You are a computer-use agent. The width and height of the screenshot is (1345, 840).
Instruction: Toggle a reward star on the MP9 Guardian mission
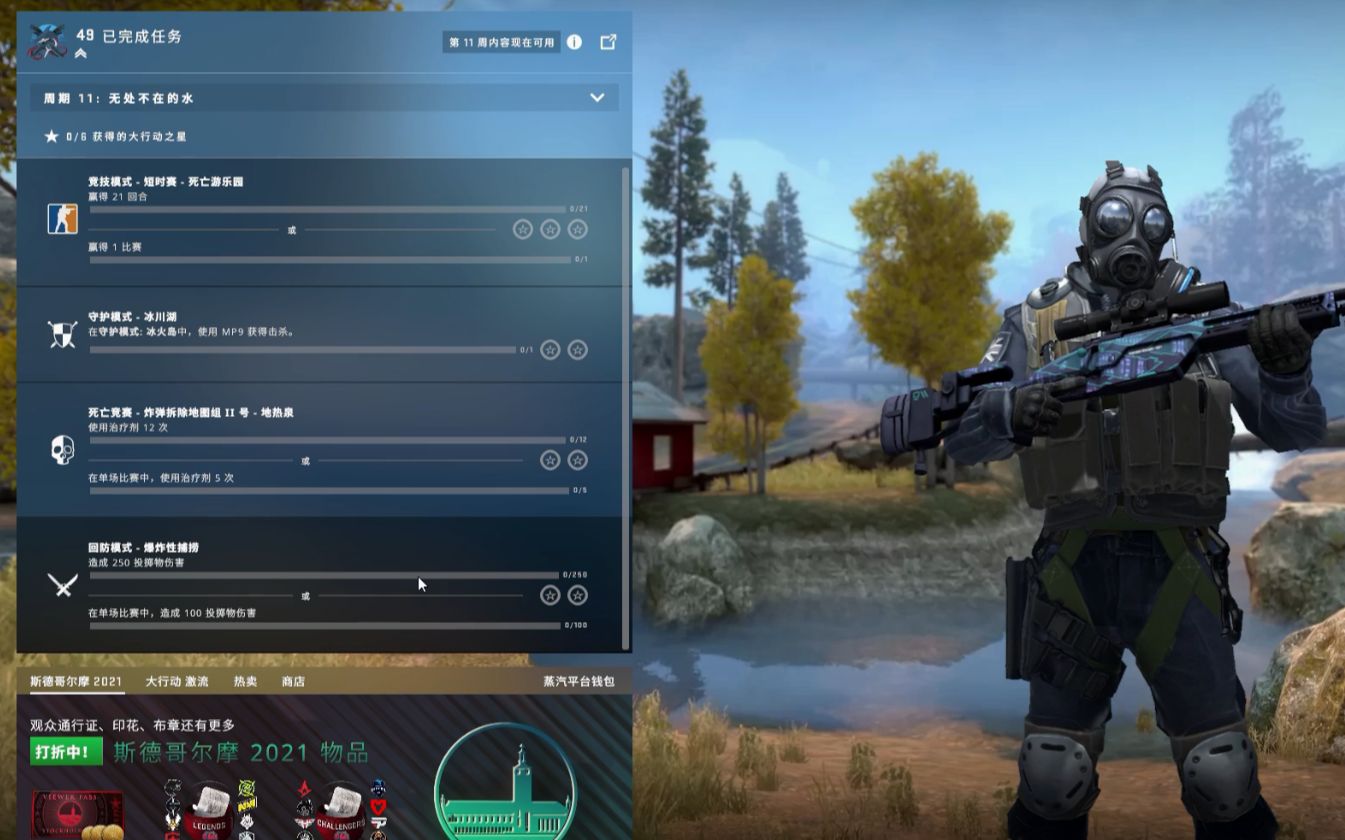pyautogui.click(x=549, y=350)
